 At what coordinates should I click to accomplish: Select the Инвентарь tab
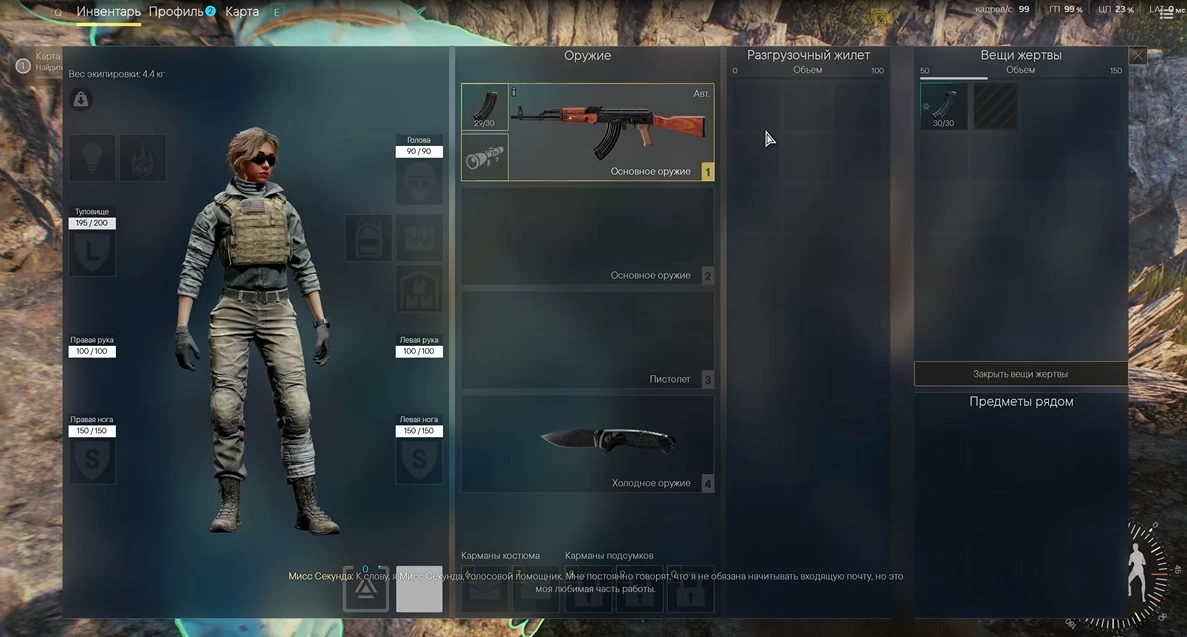(108, 12)
